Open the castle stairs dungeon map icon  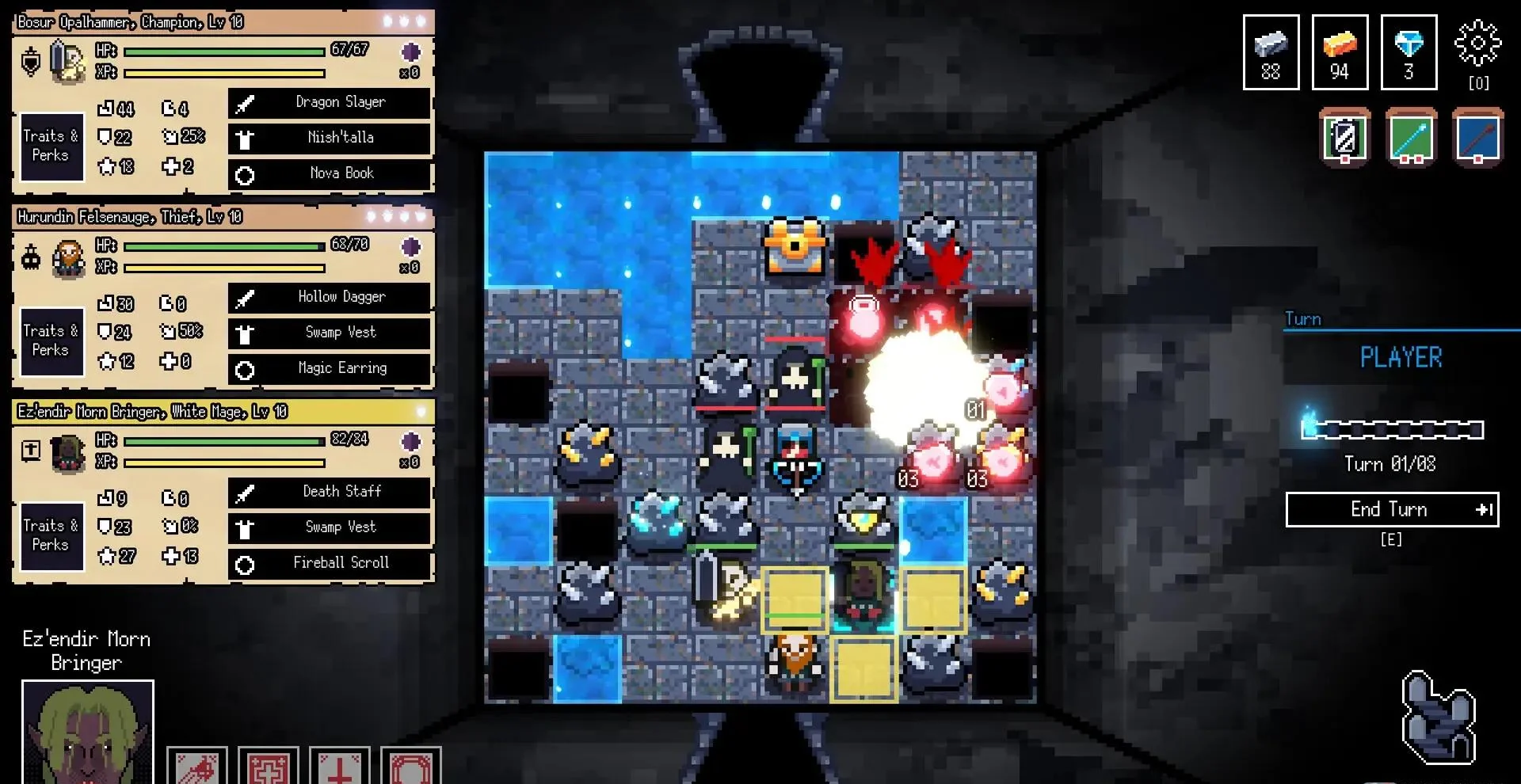point(1437,717)
